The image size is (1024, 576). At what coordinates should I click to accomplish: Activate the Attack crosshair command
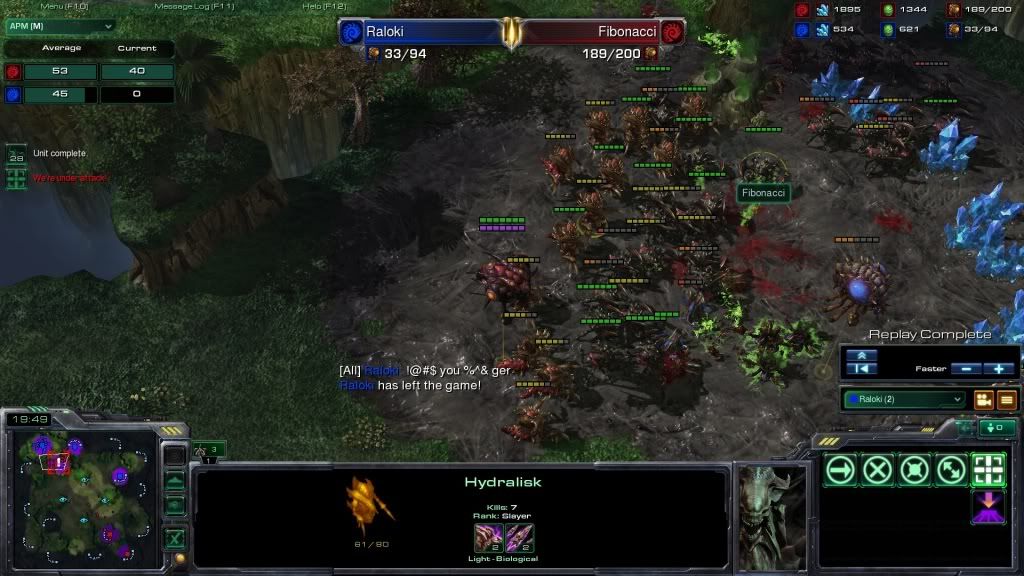988,469
